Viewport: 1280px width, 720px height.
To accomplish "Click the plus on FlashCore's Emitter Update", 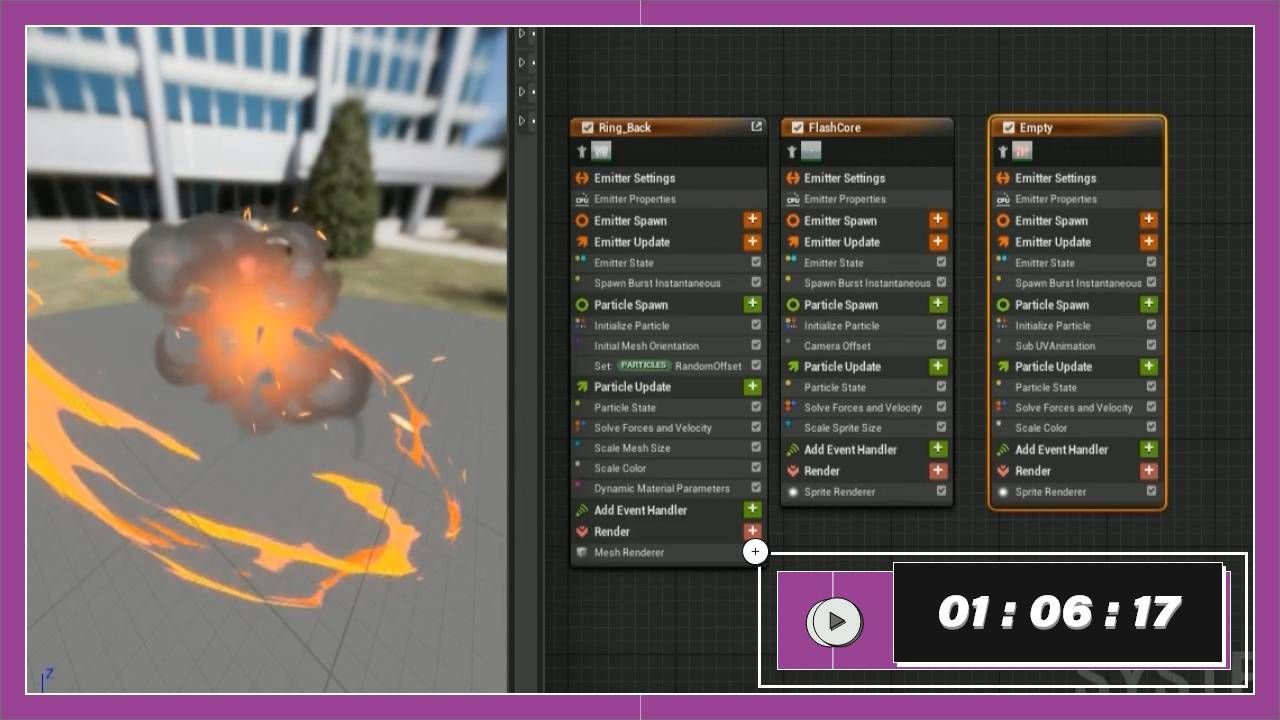I will coord(938,242).
